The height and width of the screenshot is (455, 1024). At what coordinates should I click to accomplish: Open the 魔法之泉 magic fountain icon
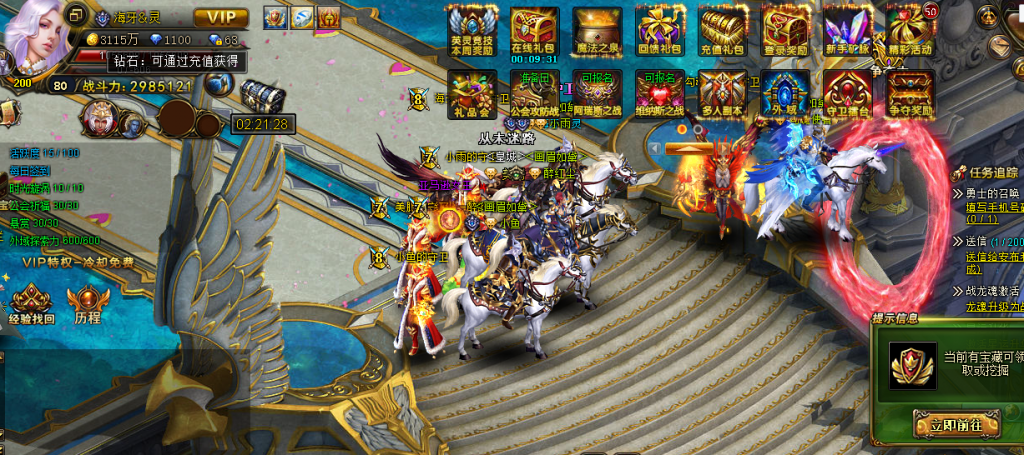click(597, 29)
